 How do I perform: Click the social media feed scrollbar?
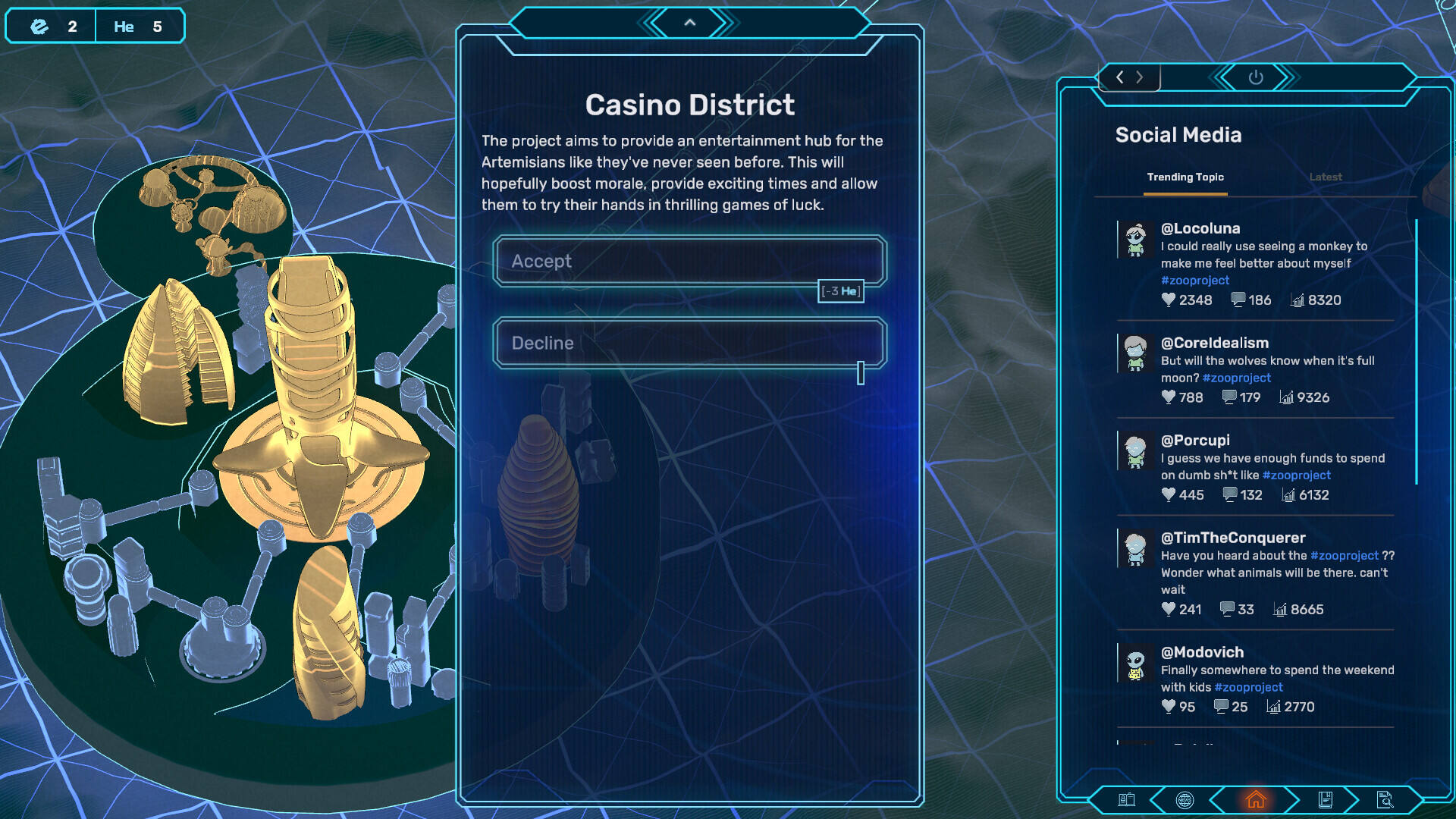[1416, 352]
